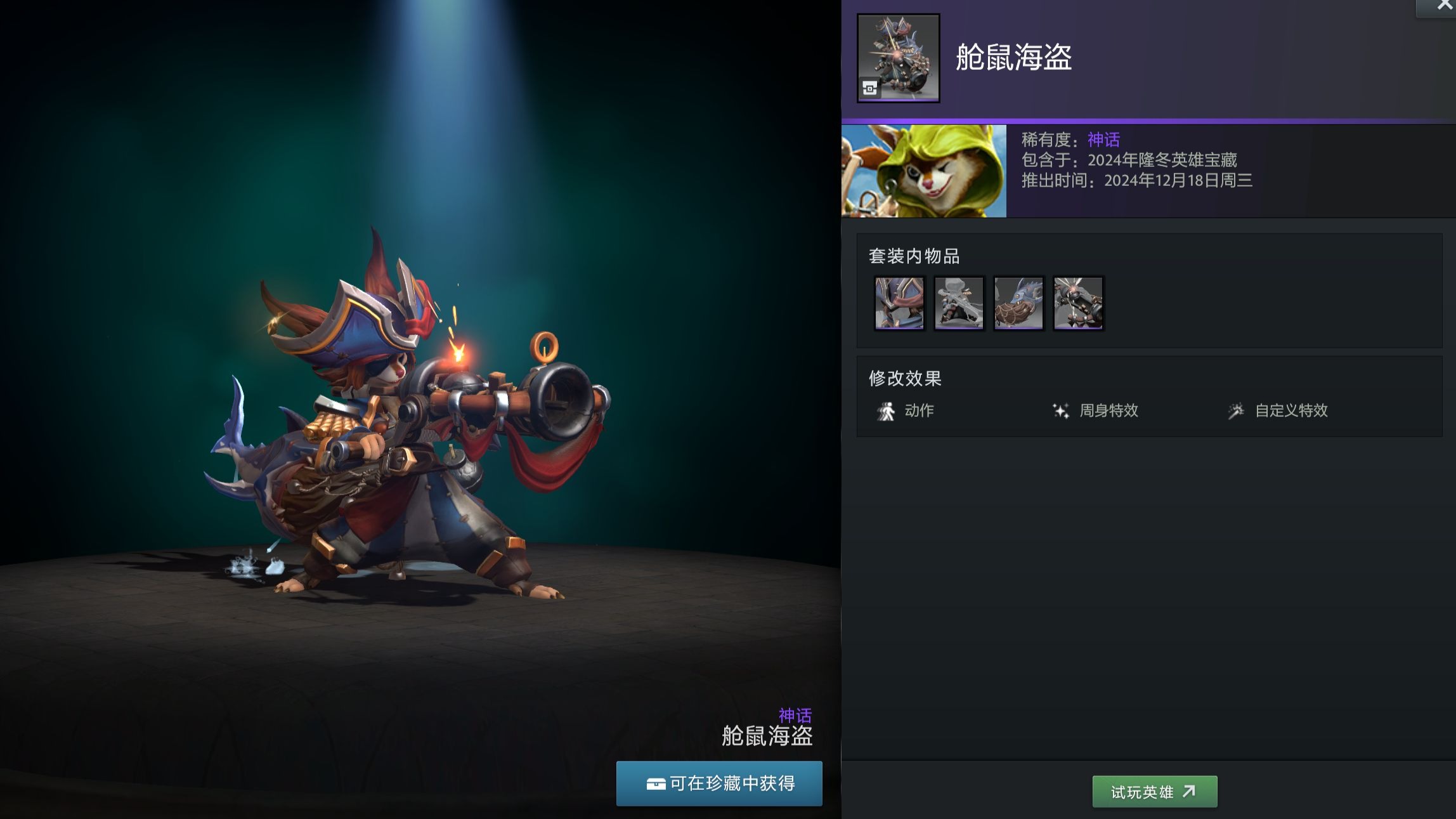
Task: Select the hooded crossbow item thumbnail
Action: (959, 304)
